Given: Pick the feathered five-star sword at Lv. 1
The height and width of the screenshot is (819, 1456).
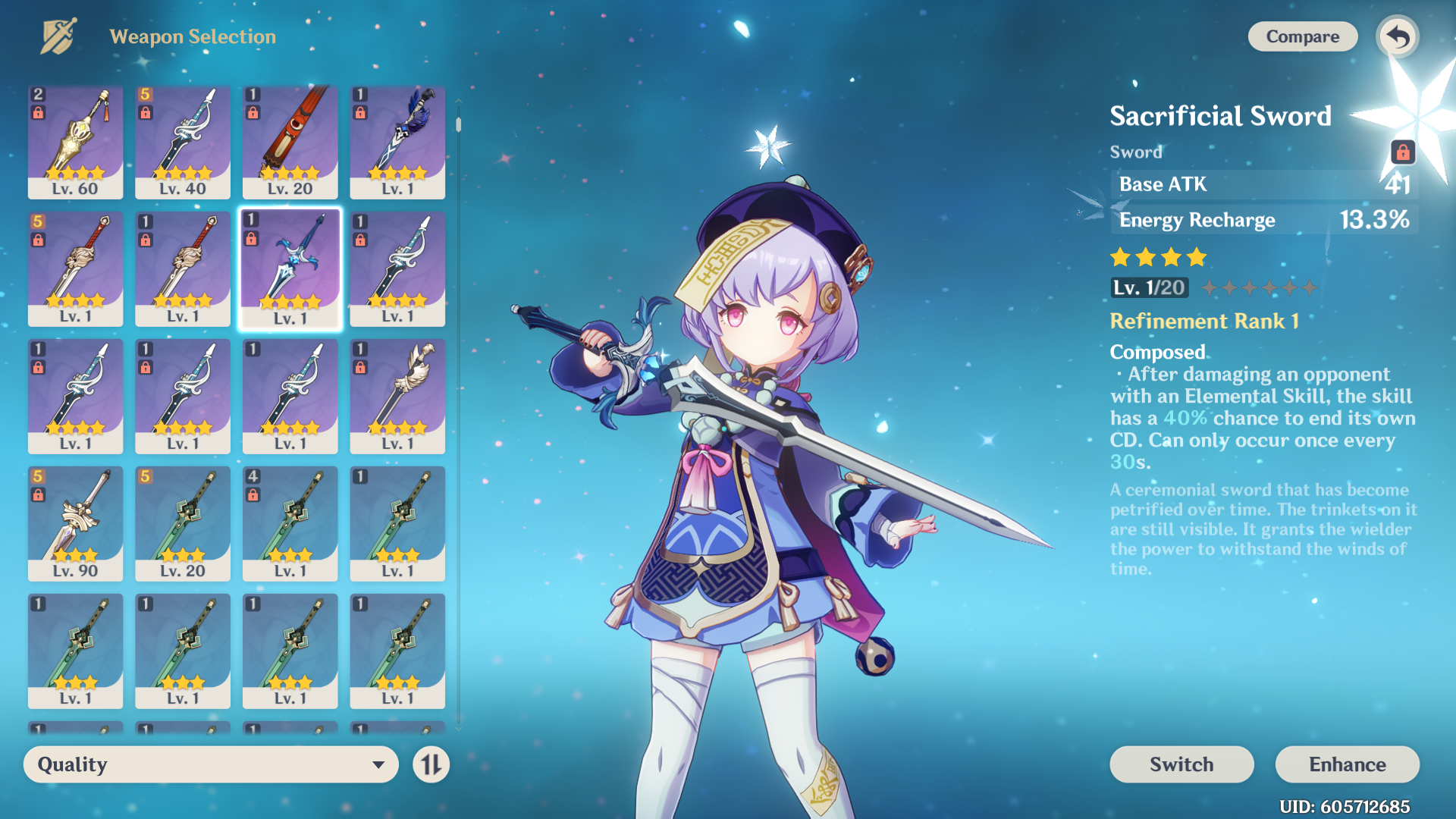Looking at the screenshot, I should coord(397,394).
